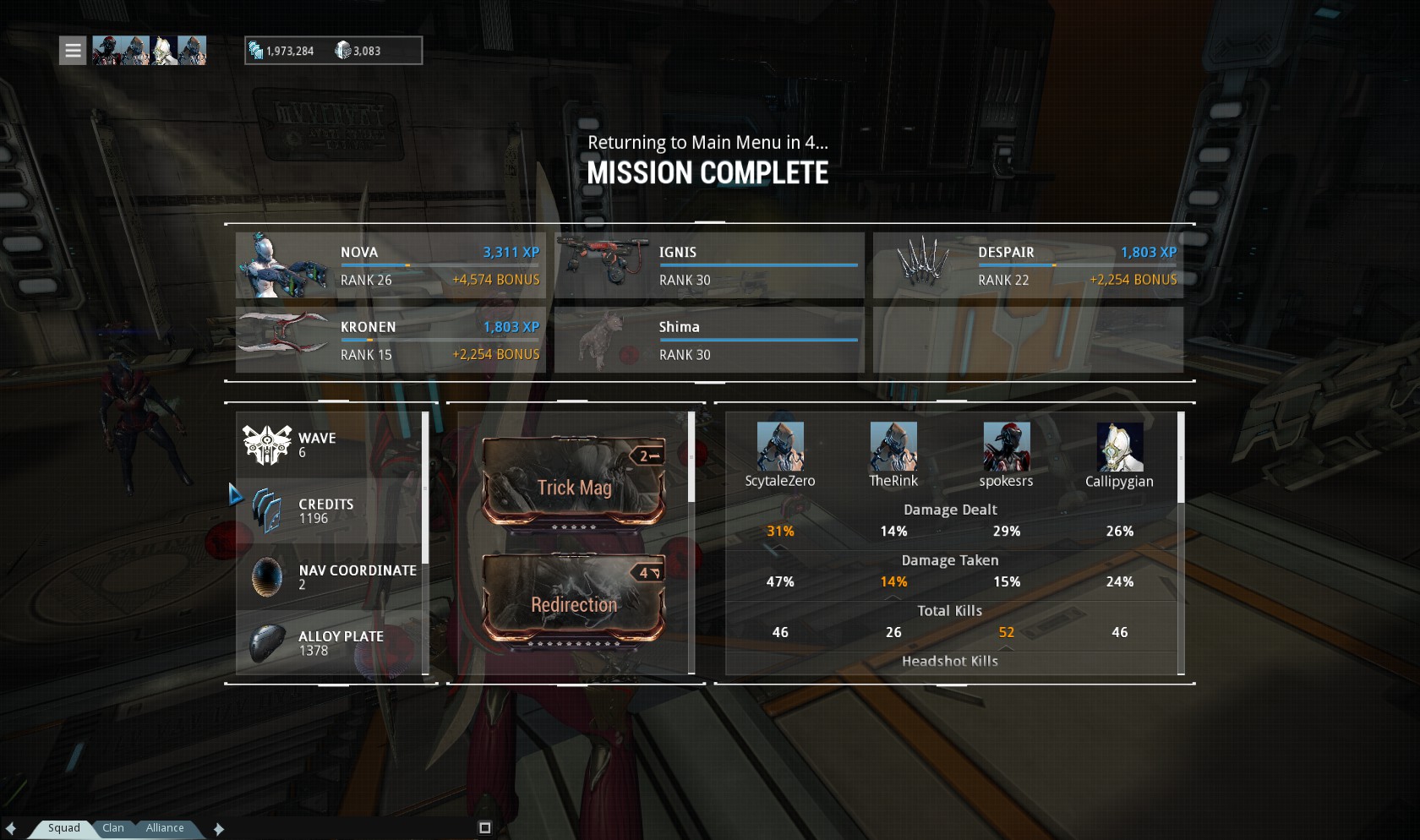This screenshot has width=1420, height=840.
Task: Choose the Shima companion panel
Action: coord(709,340)
